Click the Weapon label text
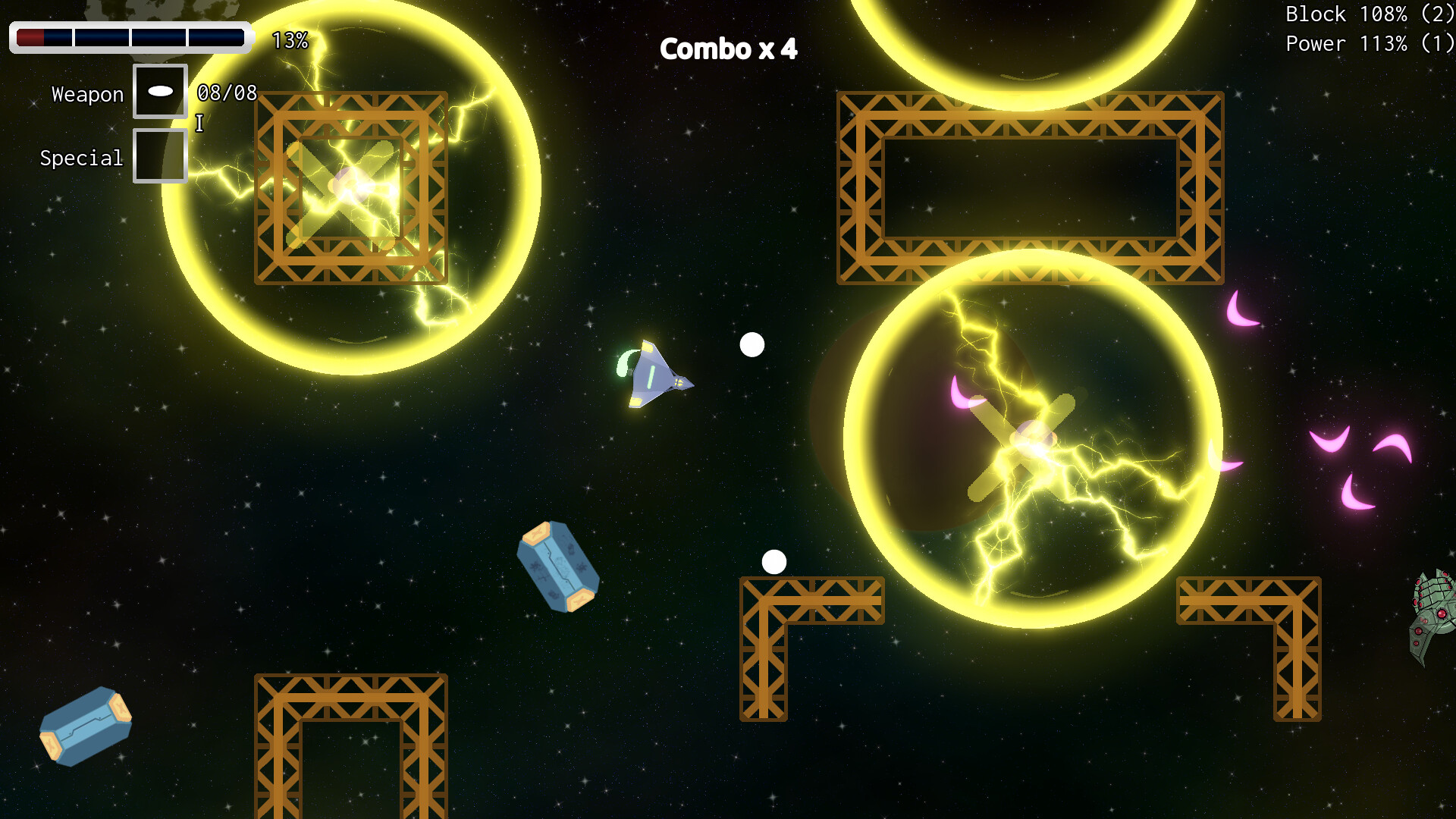The height and width of the screenshot is (819, 1456). (x=86, y=93)
